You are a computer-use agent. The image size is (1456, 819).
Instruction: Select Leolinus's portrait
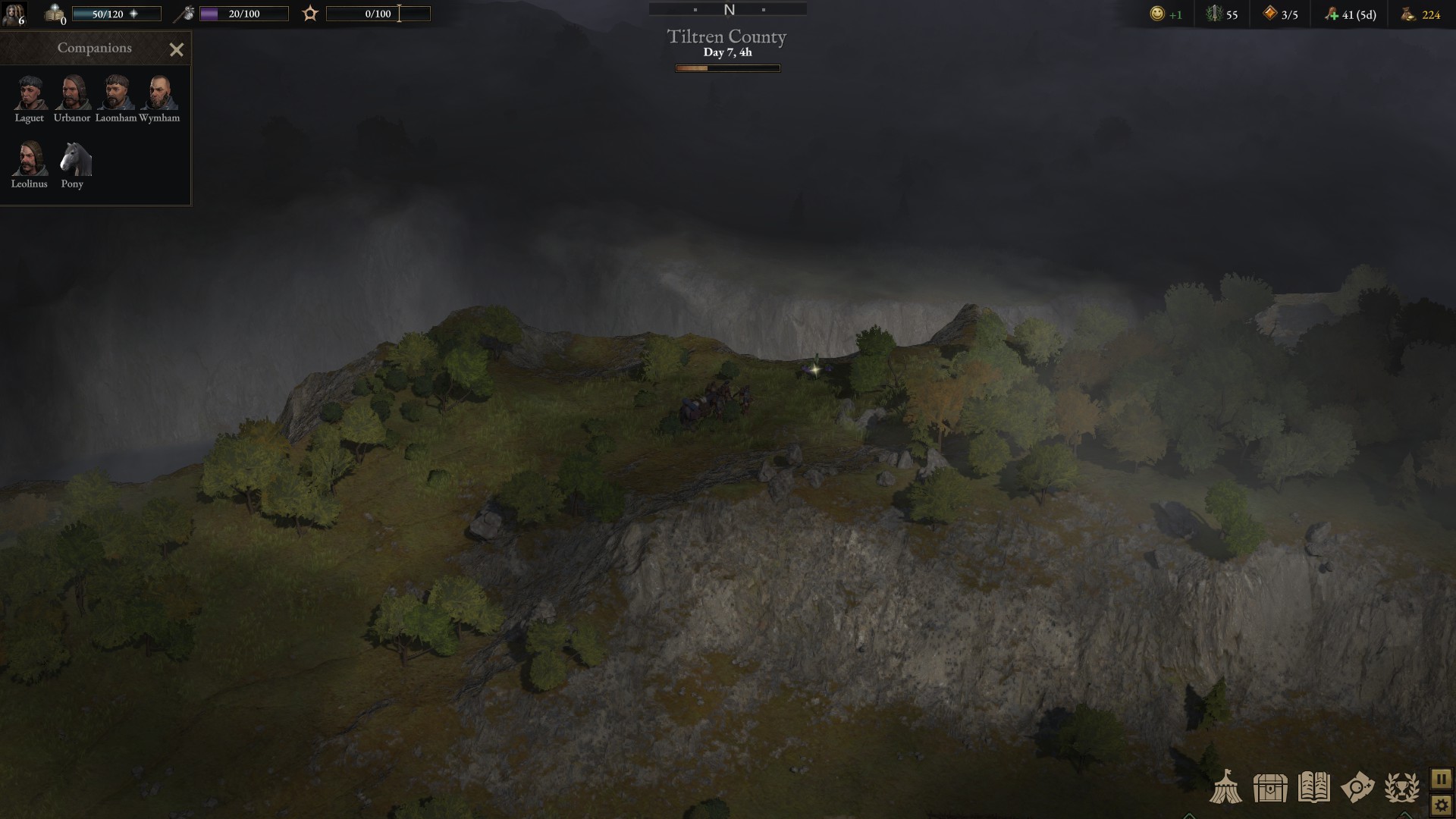coord(30,158)
